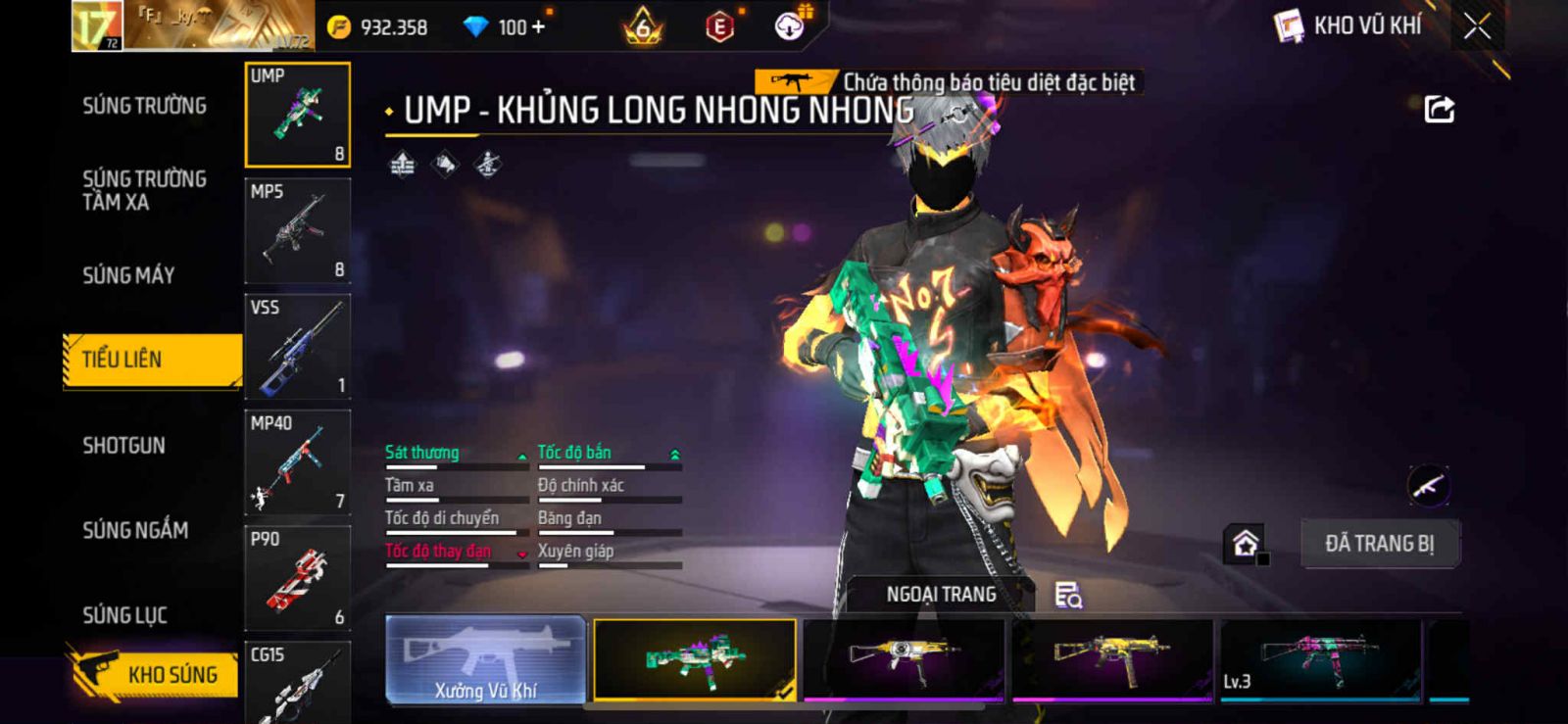The width and height of the screenshot is (1568, 724).
Task: Select the Súng Máy category
Action: (x=128, y=275)
